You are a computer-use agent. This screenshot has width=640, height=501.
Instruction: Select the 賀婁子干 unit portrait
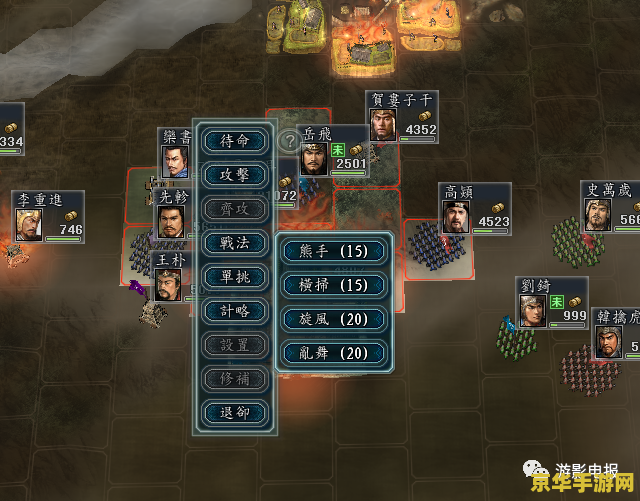click(x=383, y=124)
